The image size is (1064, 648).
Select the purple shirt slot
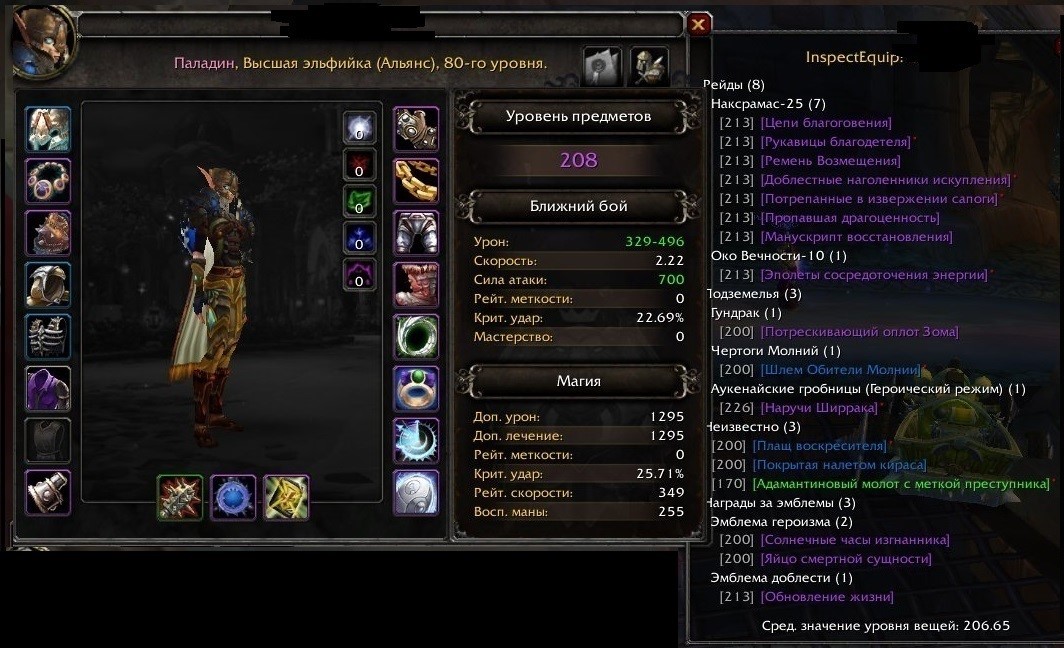48,389
